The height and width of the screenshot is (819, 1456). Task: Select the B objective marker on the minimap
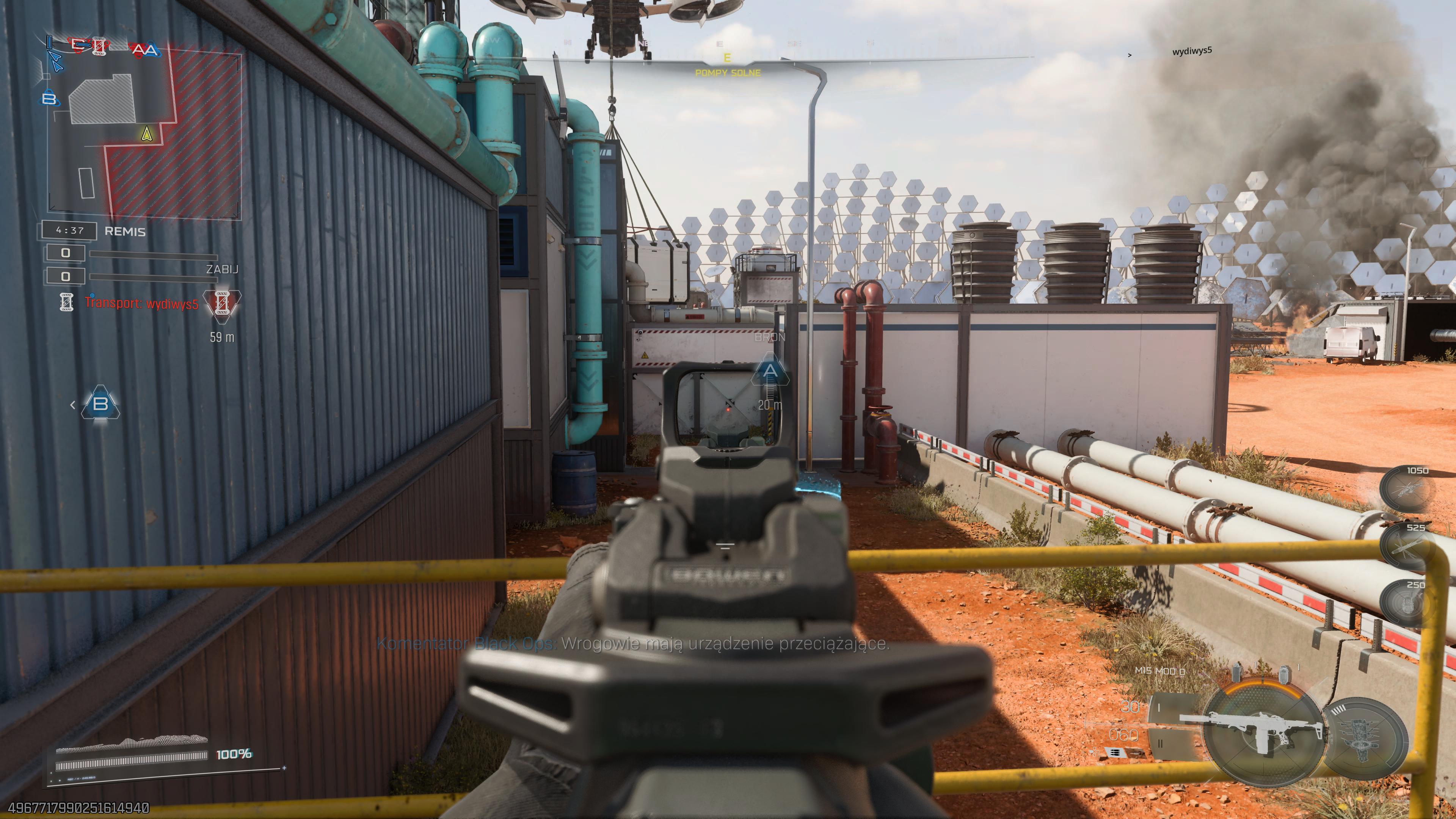pyautogui.click(x=50, y=99)
